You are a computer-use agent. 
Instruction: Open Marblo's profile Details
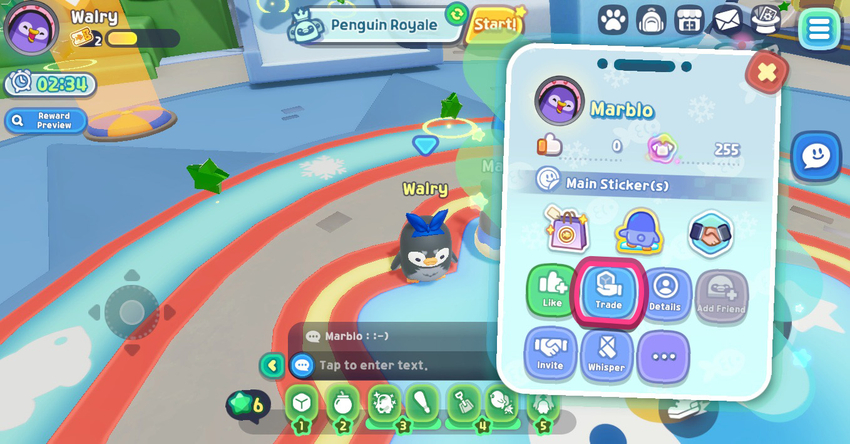[x=665, y=294]
